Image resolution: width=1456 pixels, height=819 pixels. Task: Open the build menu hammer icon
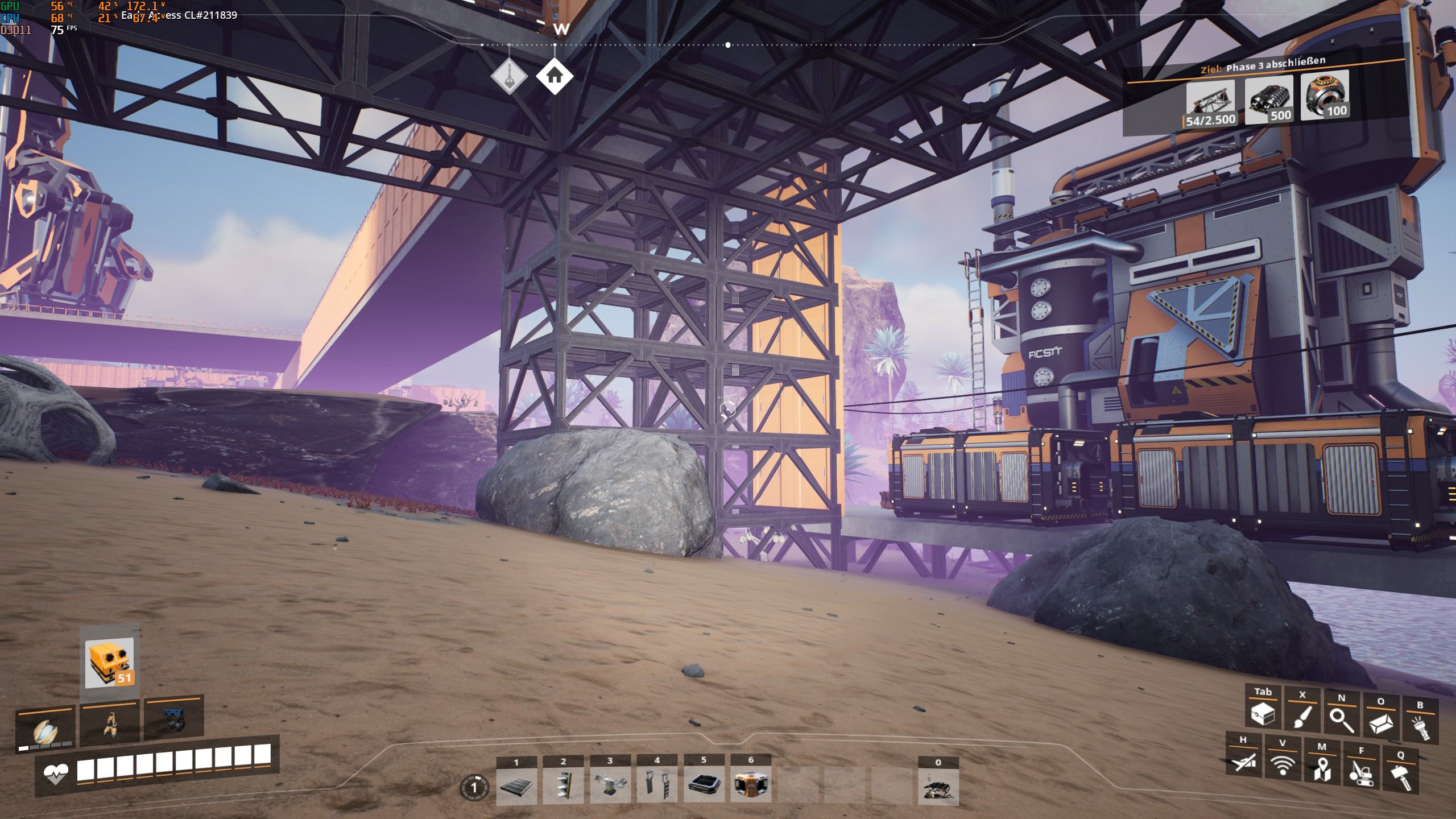point(1400,776)
